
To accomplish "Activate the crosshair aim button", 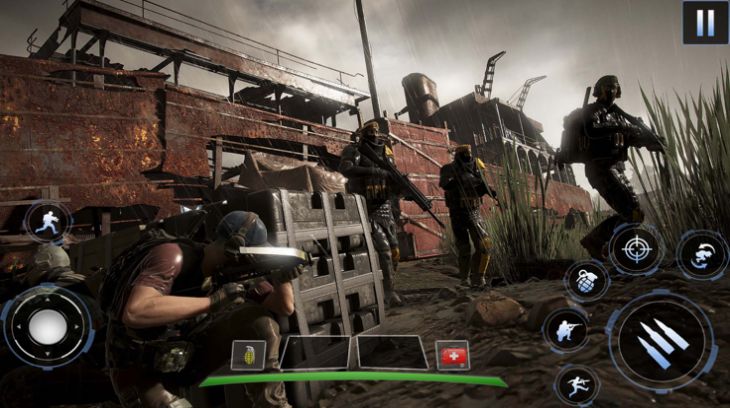I will (636, 249).
